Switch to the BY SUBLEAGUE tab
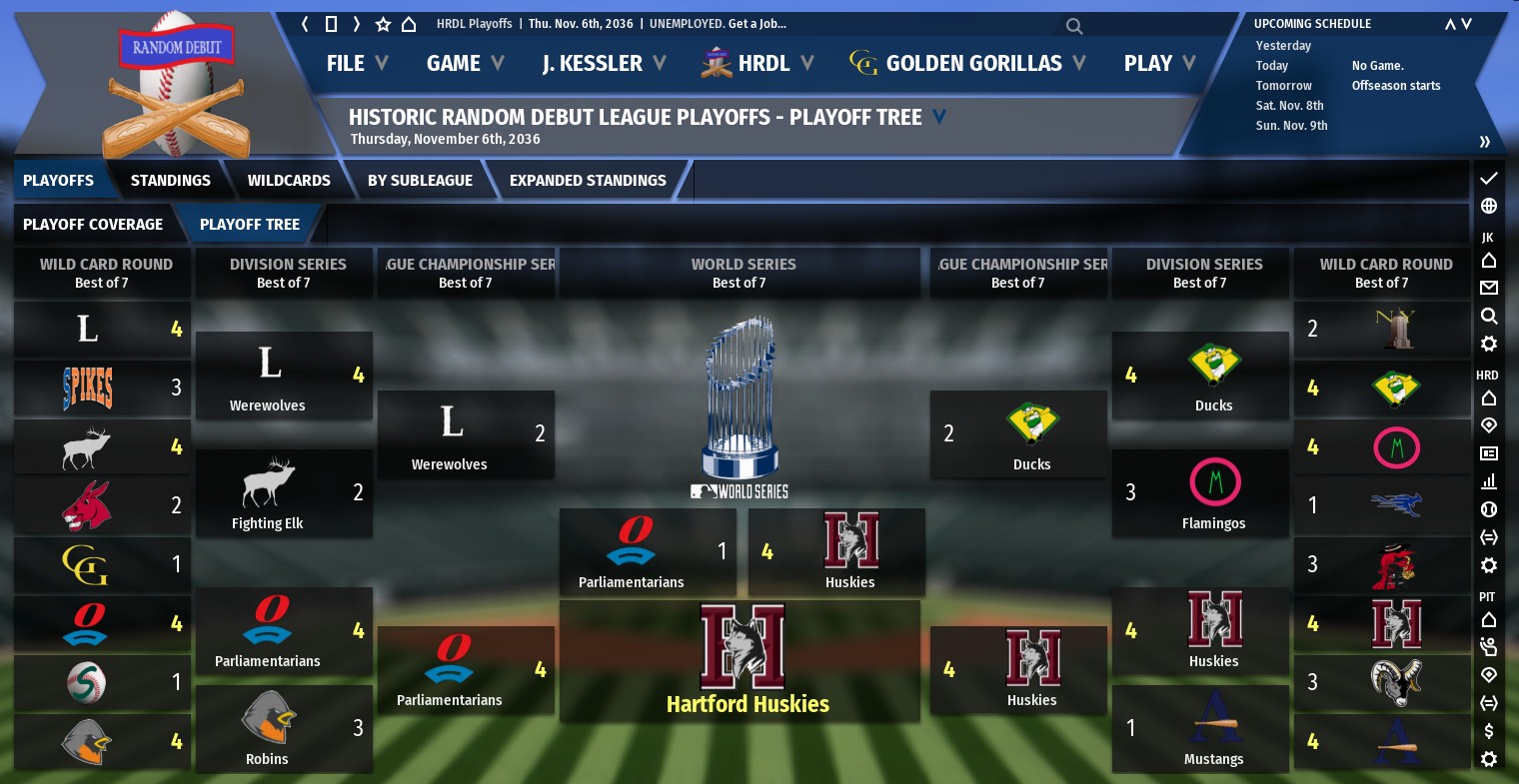1519x784 pixels. 420,180
